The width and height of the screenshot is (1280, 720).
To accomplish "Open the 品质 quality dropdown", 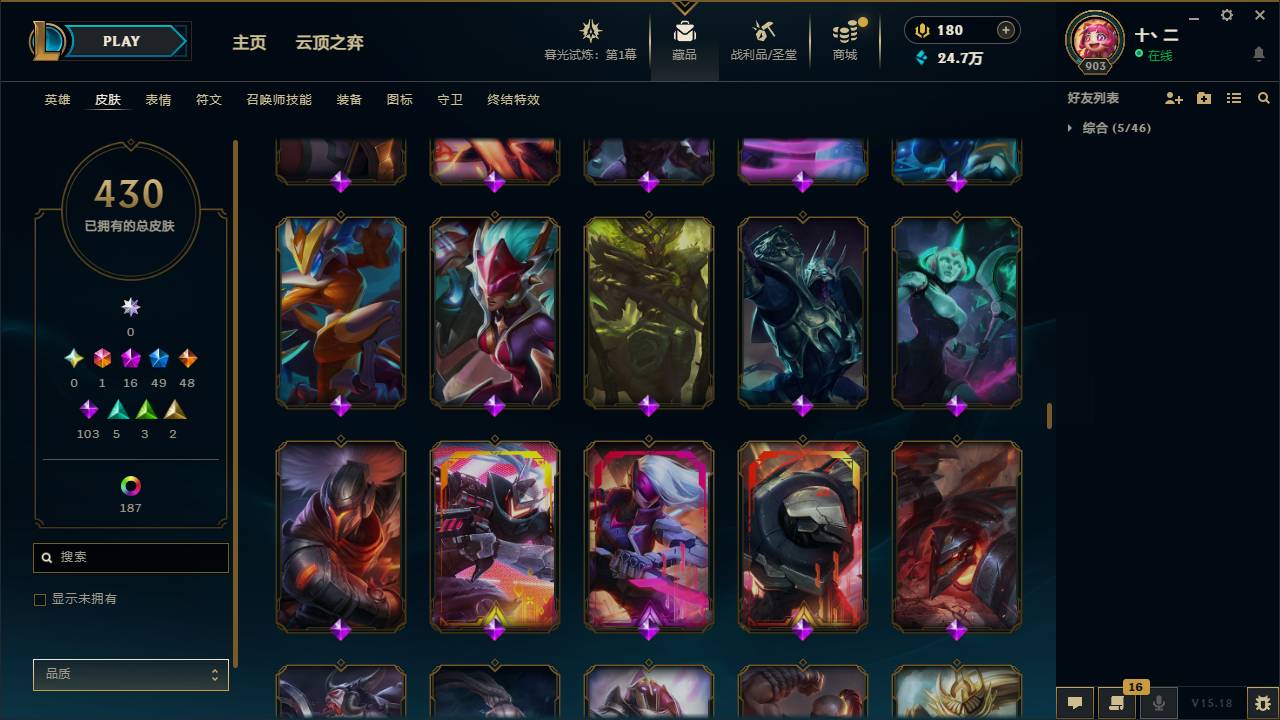I will (130, 674).
